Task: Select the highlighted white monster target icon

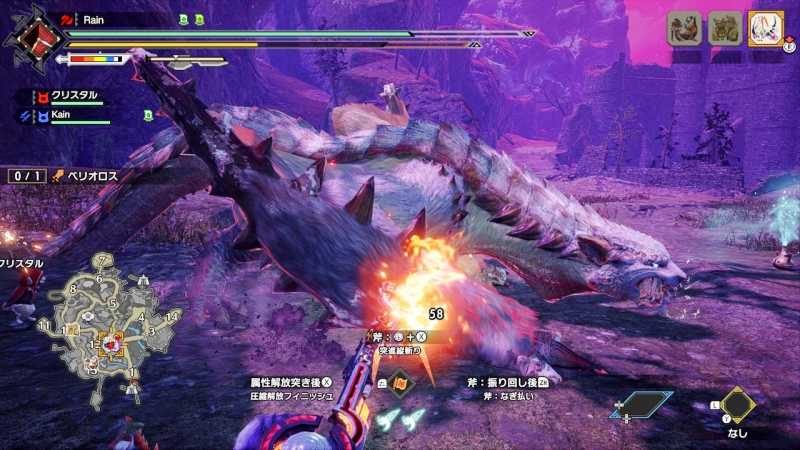Action: click(765, 29)
